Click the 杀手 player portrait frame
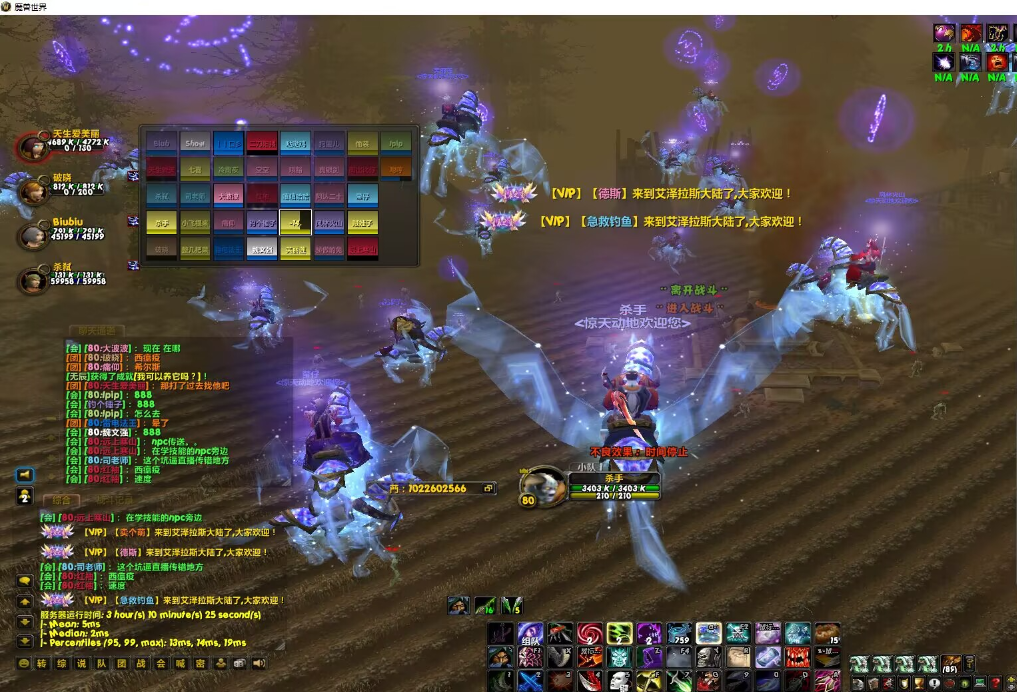The image size is (1017, 692). pyautogui.click(x=545, y=486)
